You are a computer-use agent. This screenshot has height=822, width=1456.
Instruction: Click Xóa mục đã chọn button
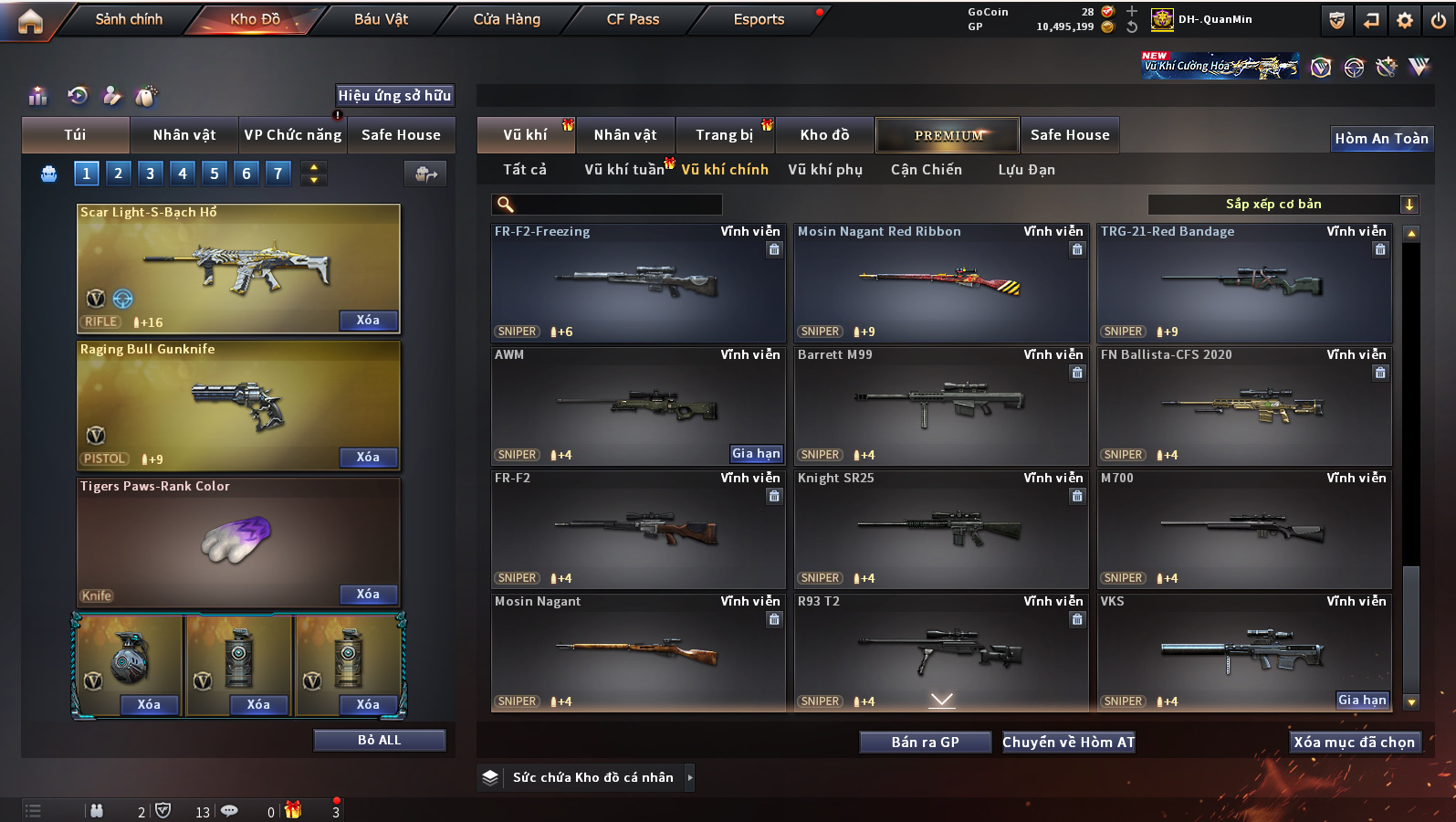point(1354,743)
